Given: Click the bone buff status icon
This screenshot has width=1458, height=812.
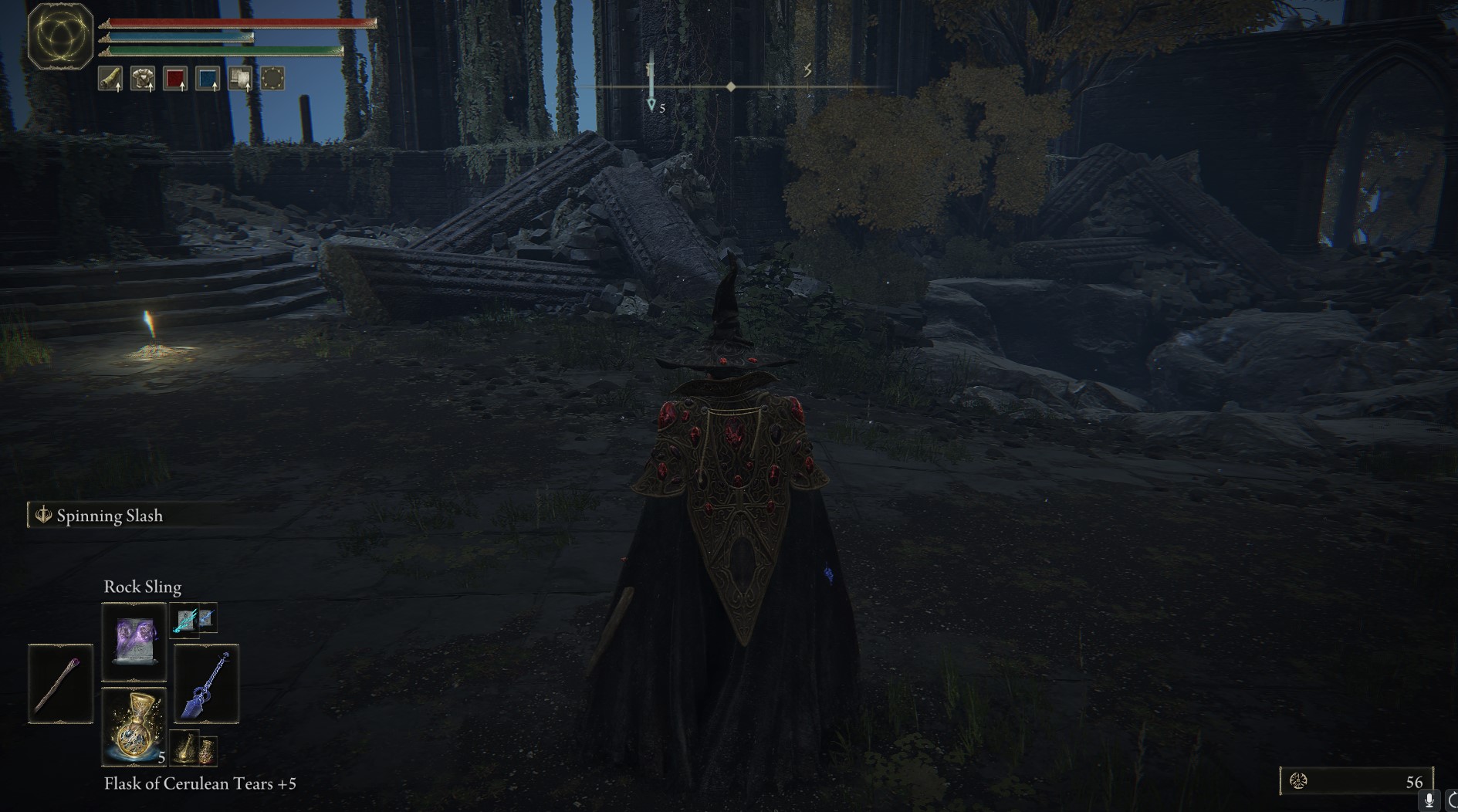Looking at the screenshot, I should [110, 79].
